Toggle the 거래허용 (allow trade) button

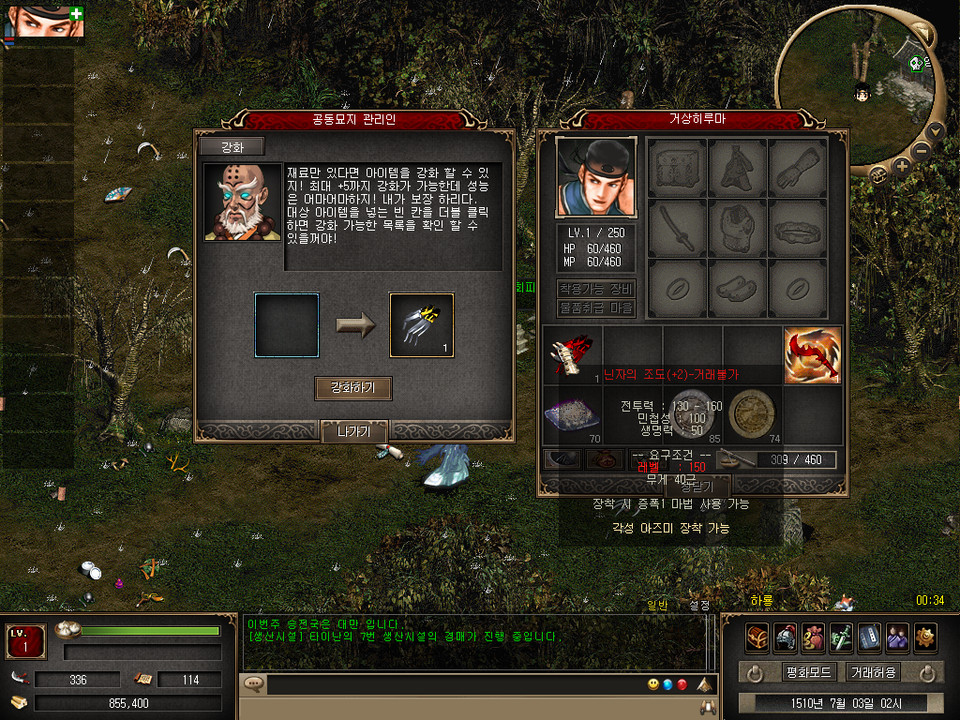872,672
